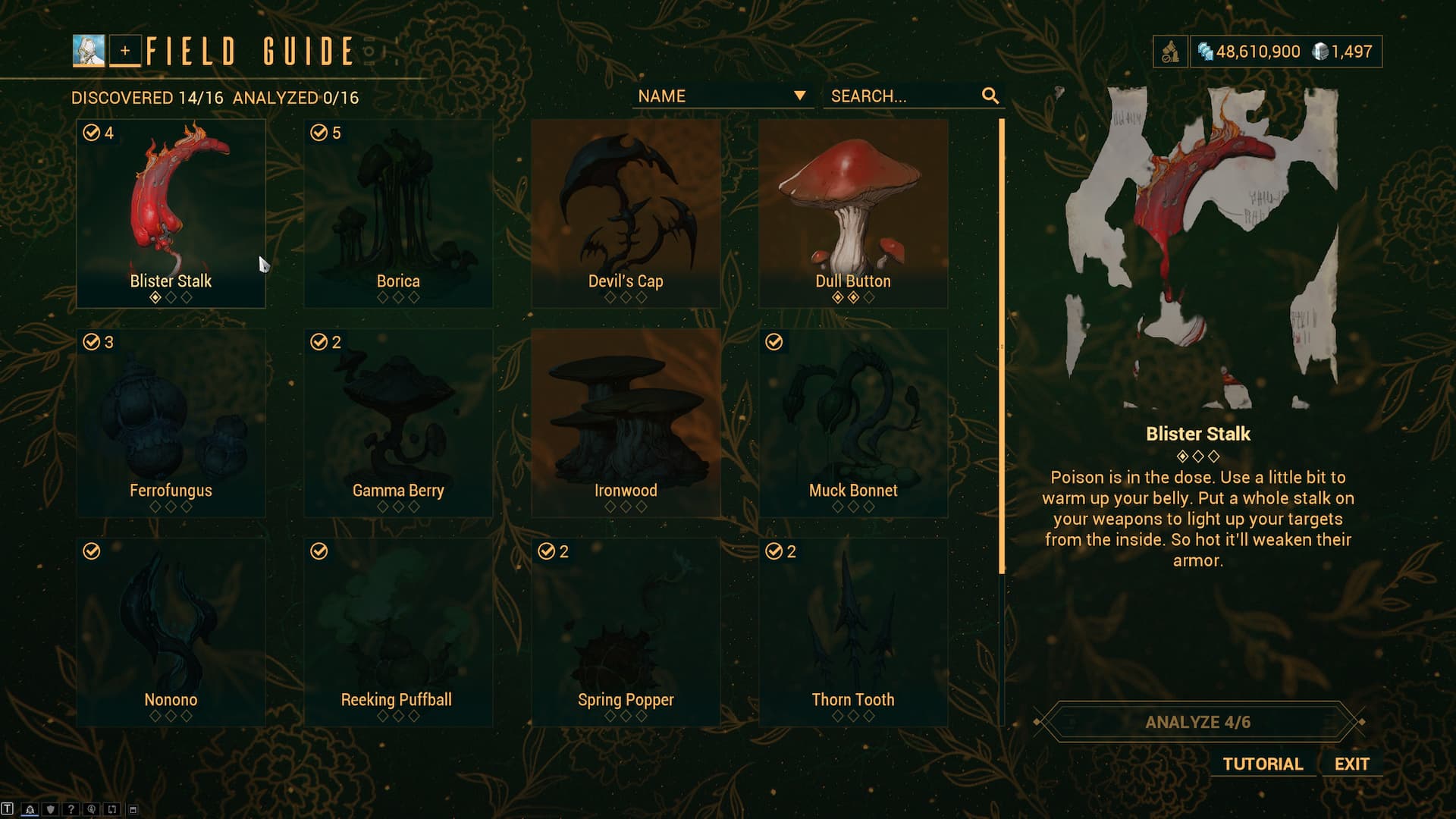Select the Thorn Tooth tile
Viewport: 1456px width, 819px height.
click(853, 632)
